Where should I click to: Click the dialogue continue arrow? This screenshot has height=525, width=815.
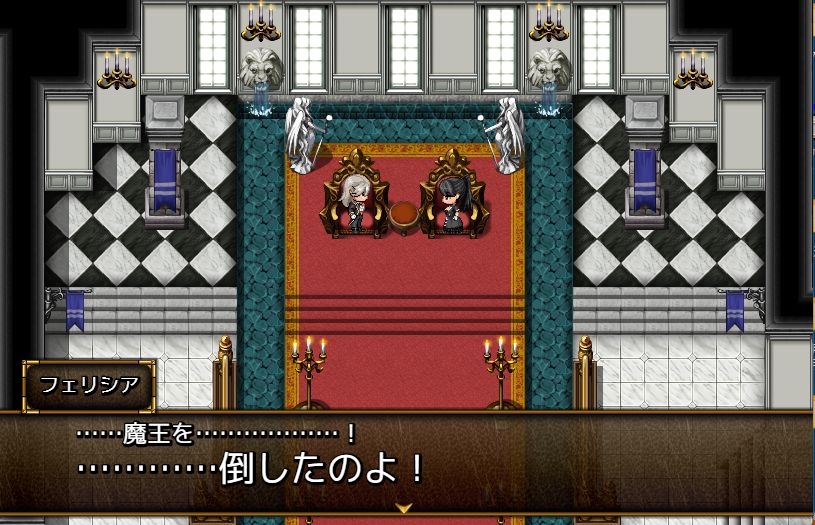[x=404, y=508]
